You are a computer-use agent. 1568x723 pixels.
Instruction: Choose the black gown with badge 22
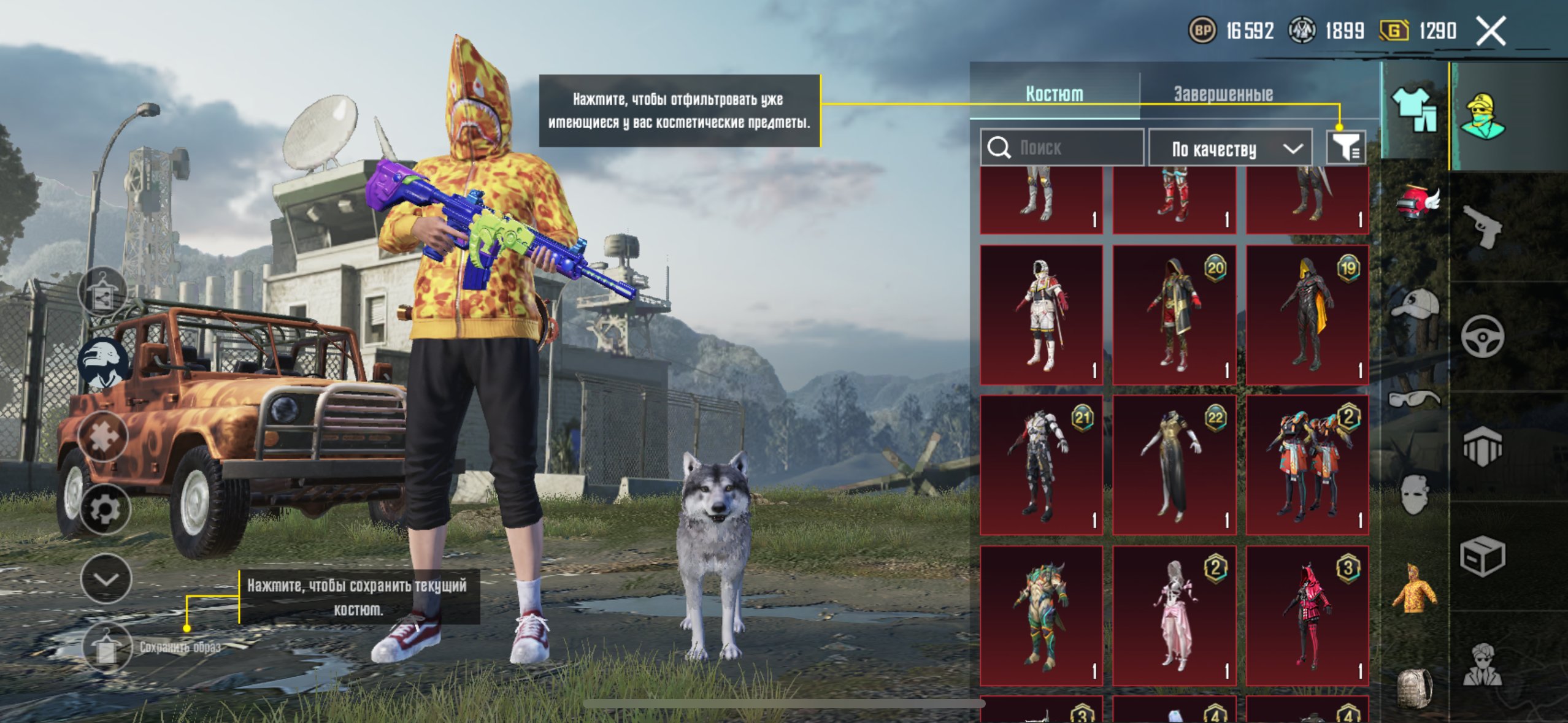click(1174, 465)
